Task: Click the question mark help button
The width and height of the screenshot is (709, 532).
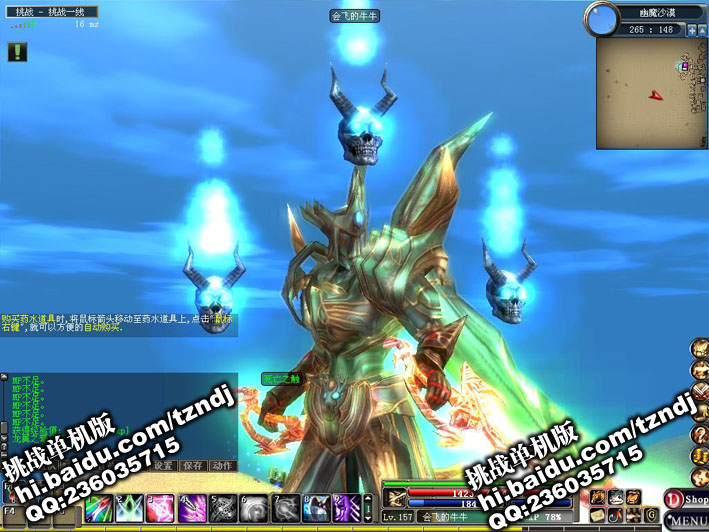Action: point(699,436)
